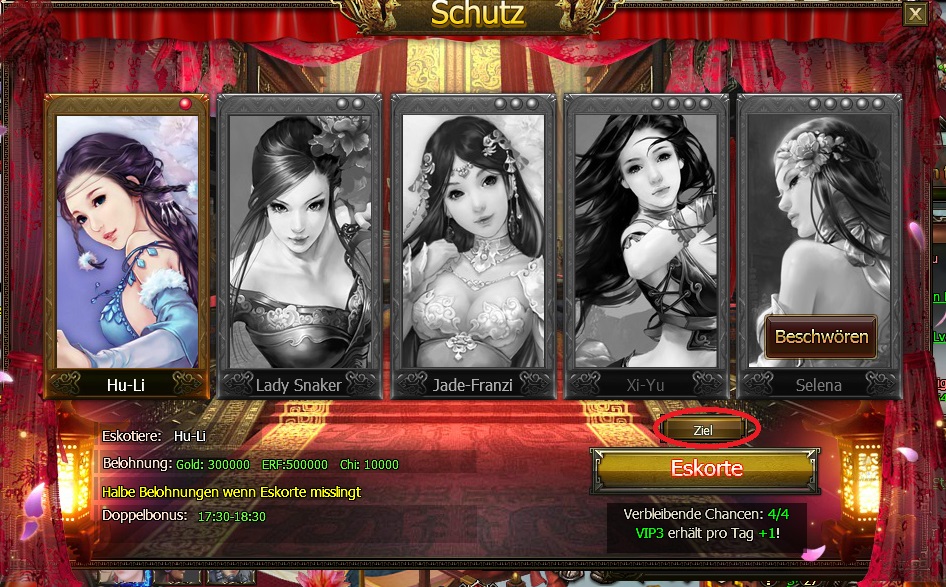Choose the Selena escort card
This screenshot has height=587, width=946.
[x=819, y=220]
